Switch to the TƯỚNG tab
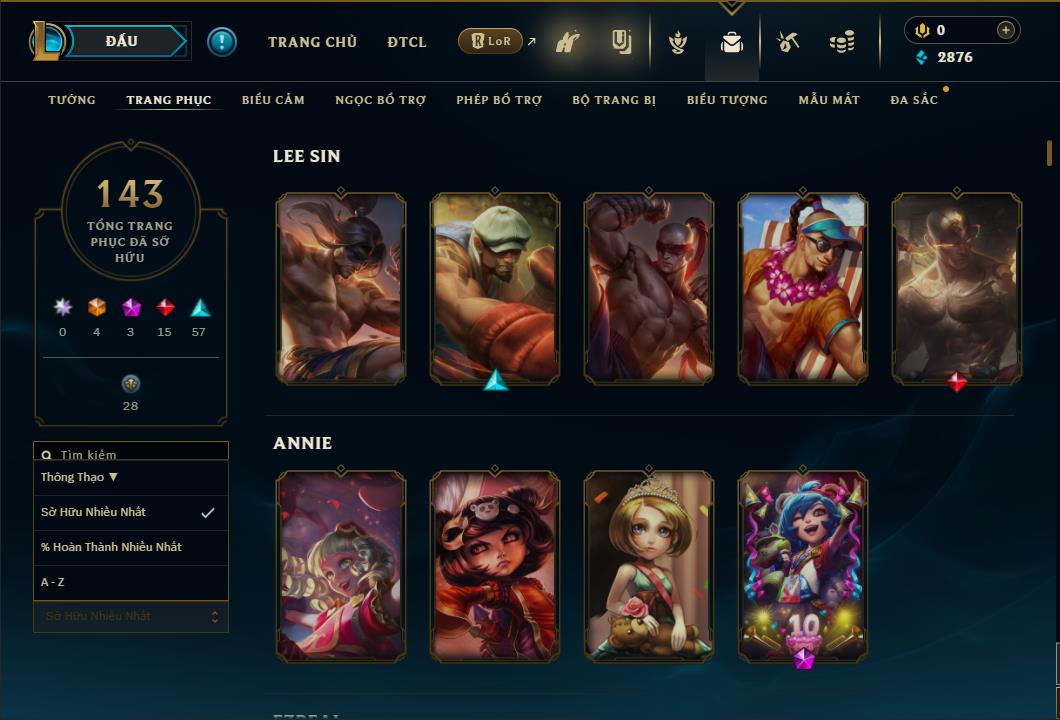This screenshot has height=720, width=1060. pos(72,100)
